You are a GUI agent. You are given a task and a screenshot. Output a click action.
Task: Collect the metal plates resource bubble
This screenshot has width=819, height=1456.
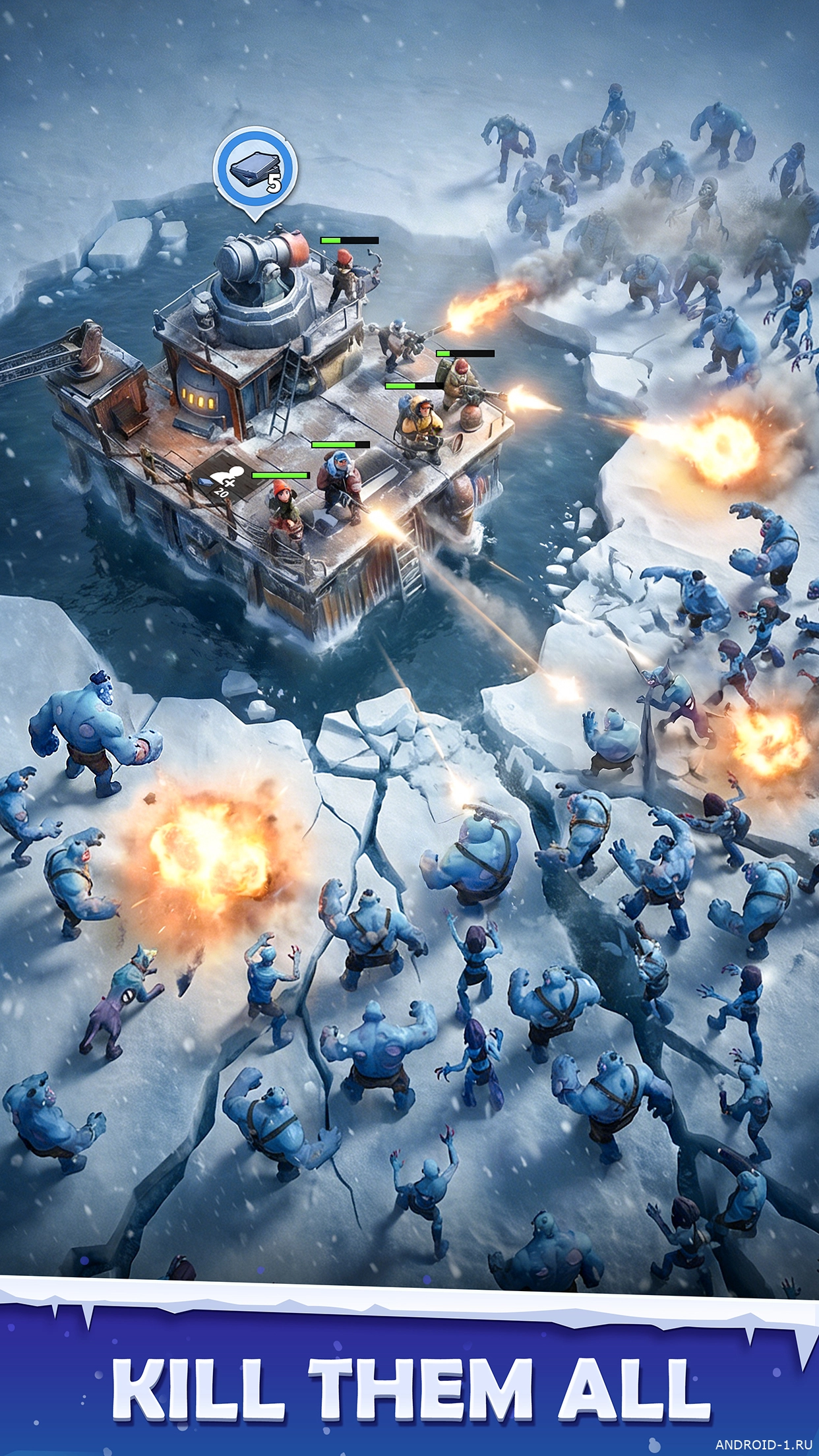click(255, 170)
